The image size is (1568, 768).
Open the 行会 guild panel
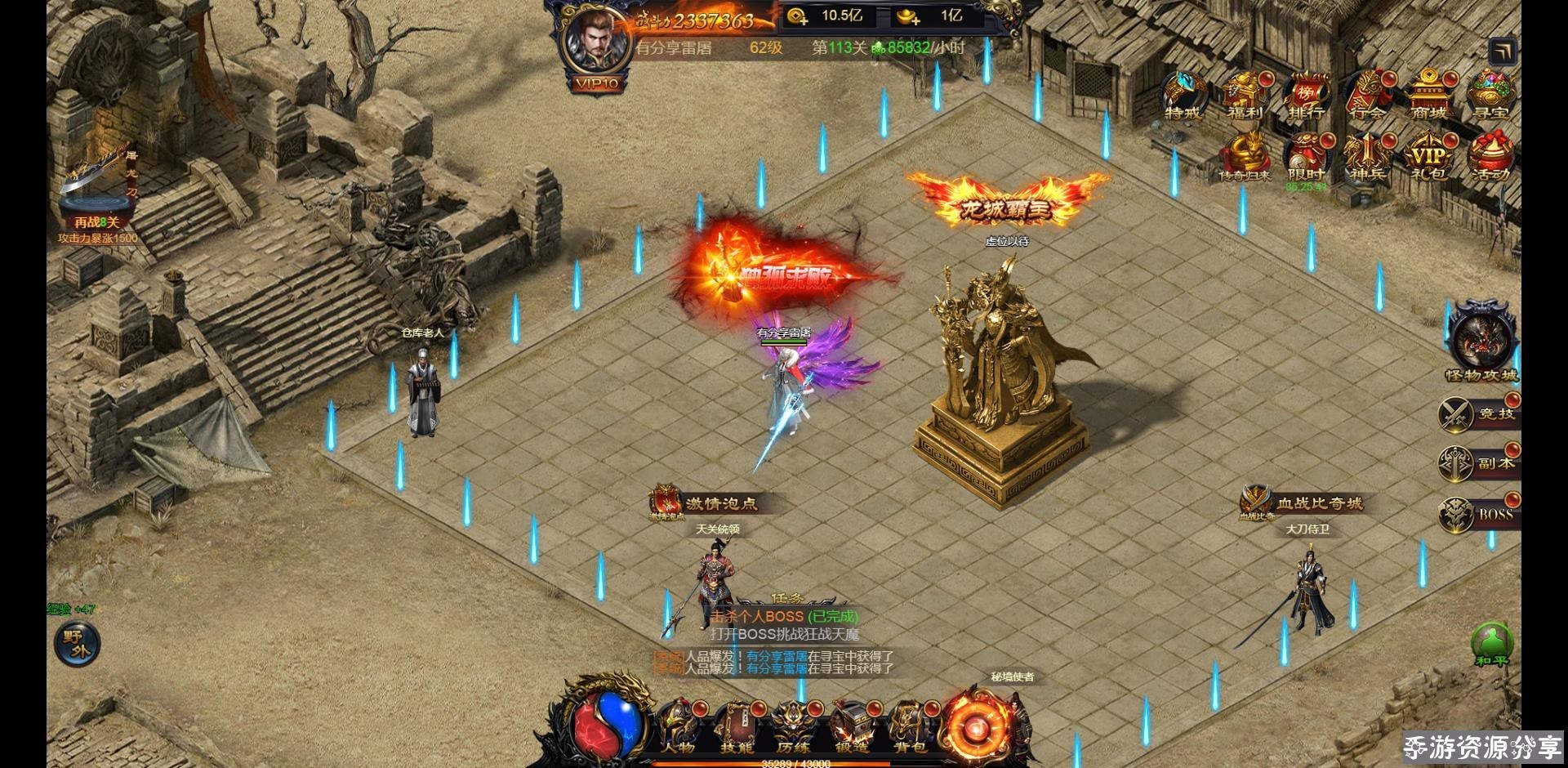point(1368,96)
